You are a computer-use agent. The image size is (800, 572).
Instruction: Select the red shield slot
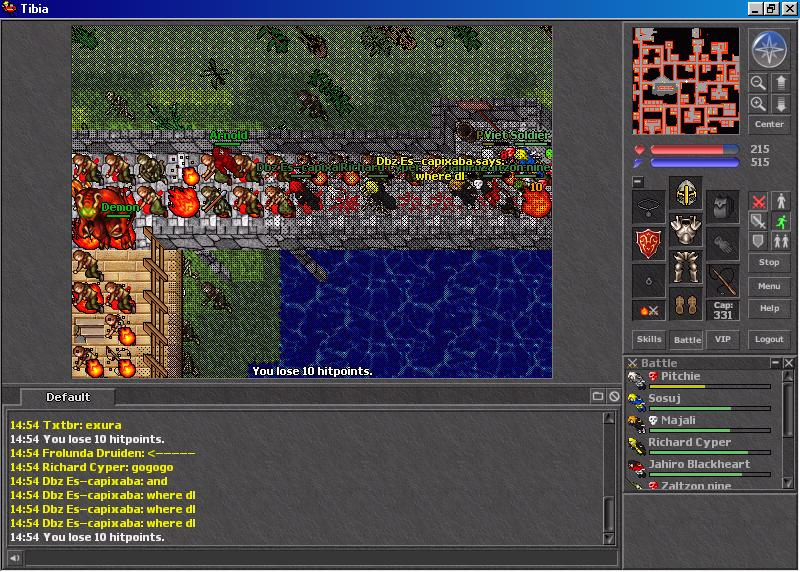pyautogui.click(x=649, y=243)
